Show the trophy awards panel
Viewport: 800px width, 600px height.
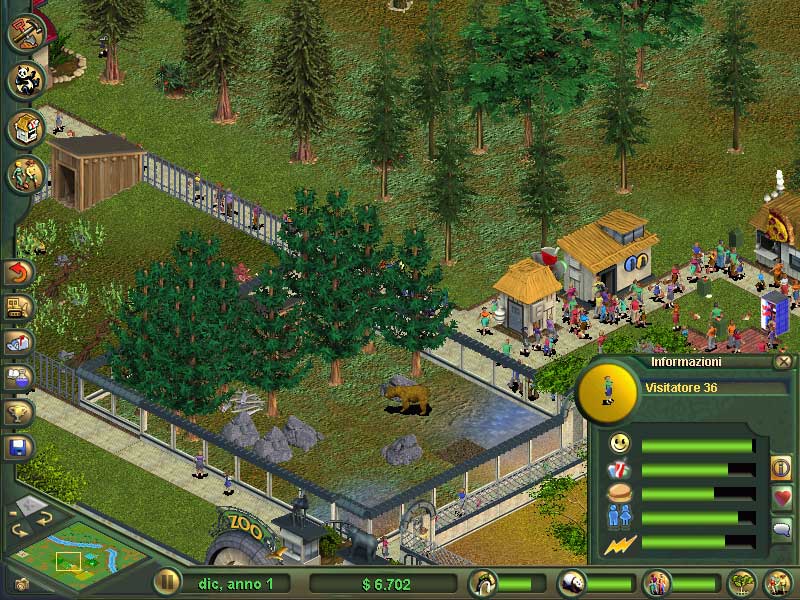[x=19, y=412]
